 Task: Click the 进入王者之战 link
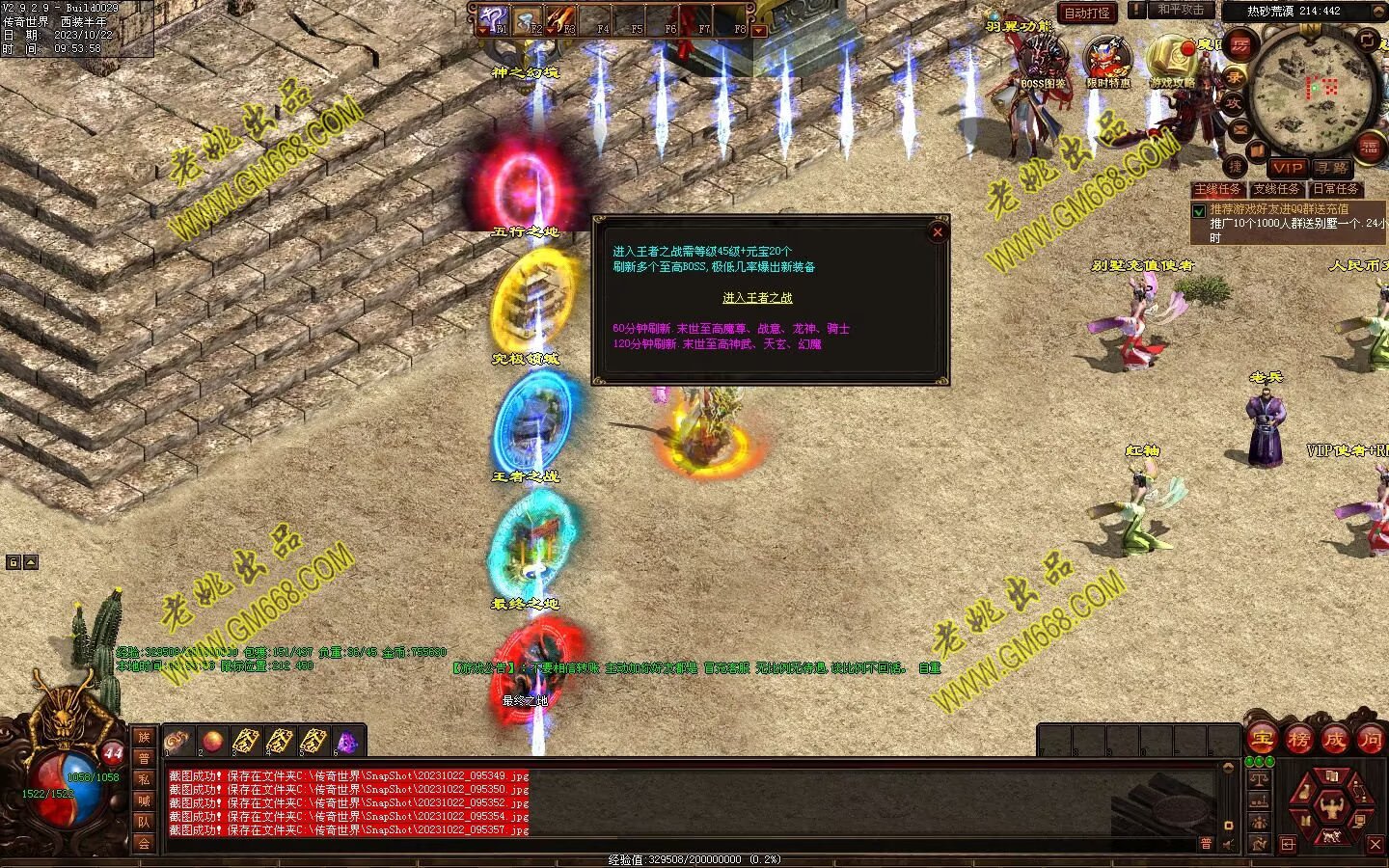[x=757, y=298]
